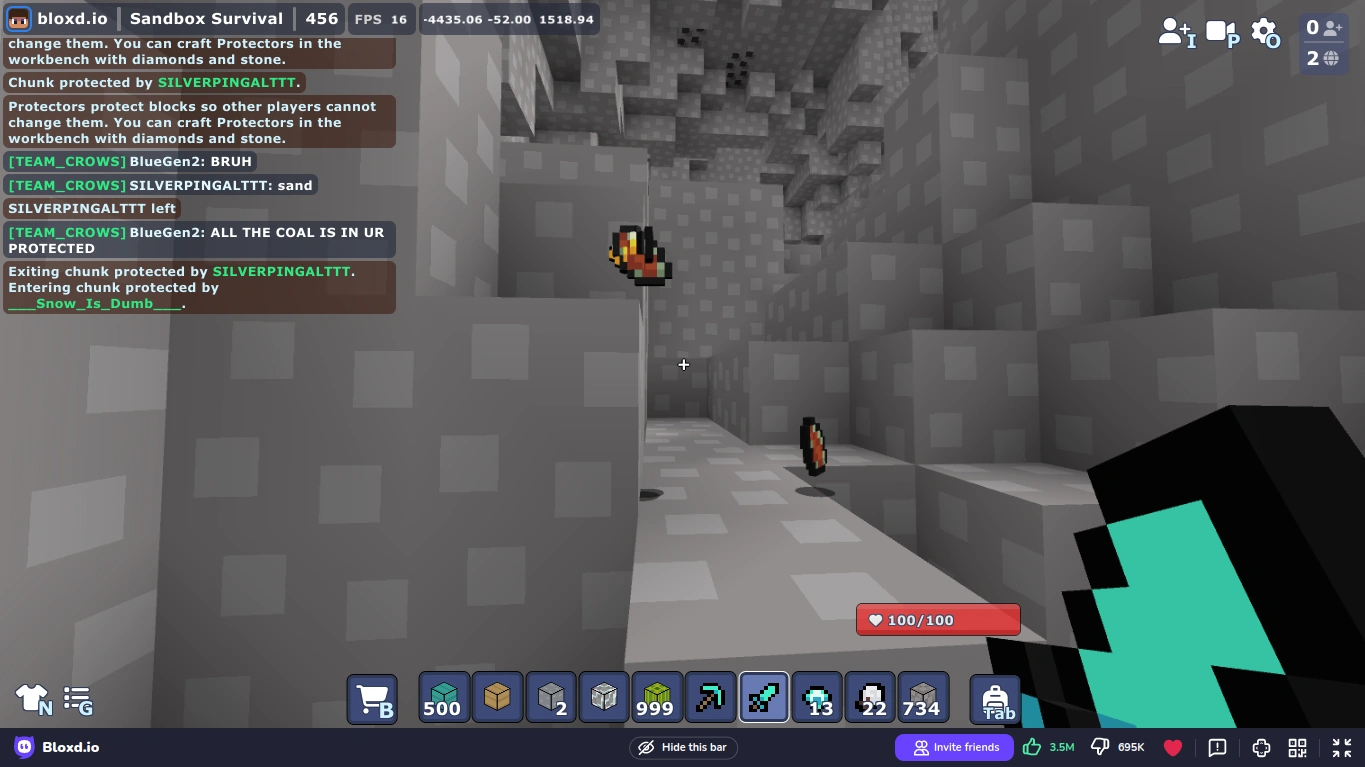Open the feedback speech bubble icon
Image resolution: width=1365 pixels, height=767 pixels.
(x=1217, y=747)
